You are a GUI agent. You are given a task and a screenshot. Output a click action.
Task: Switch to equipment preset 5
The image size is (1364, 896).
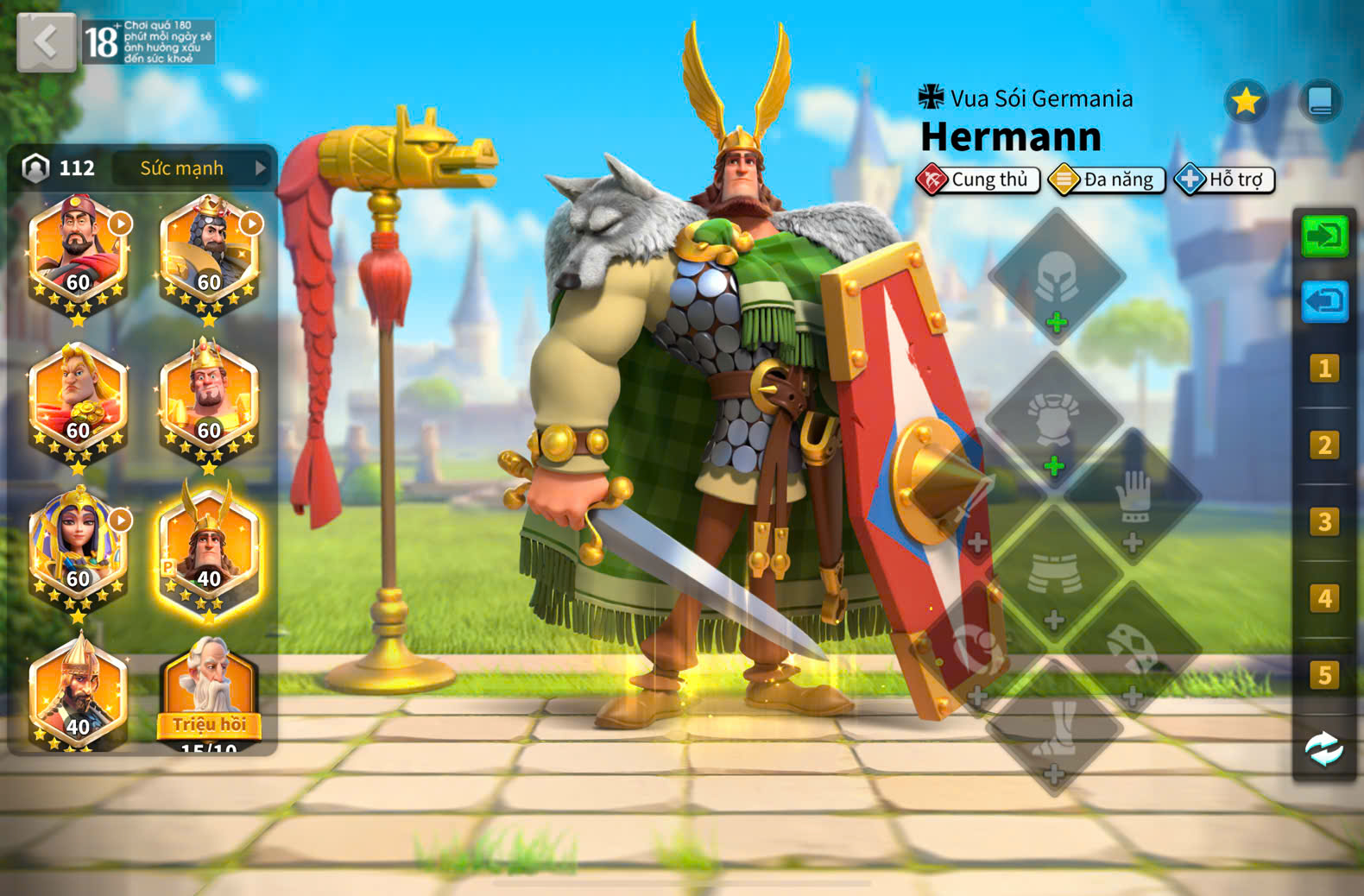[1324, 675]
